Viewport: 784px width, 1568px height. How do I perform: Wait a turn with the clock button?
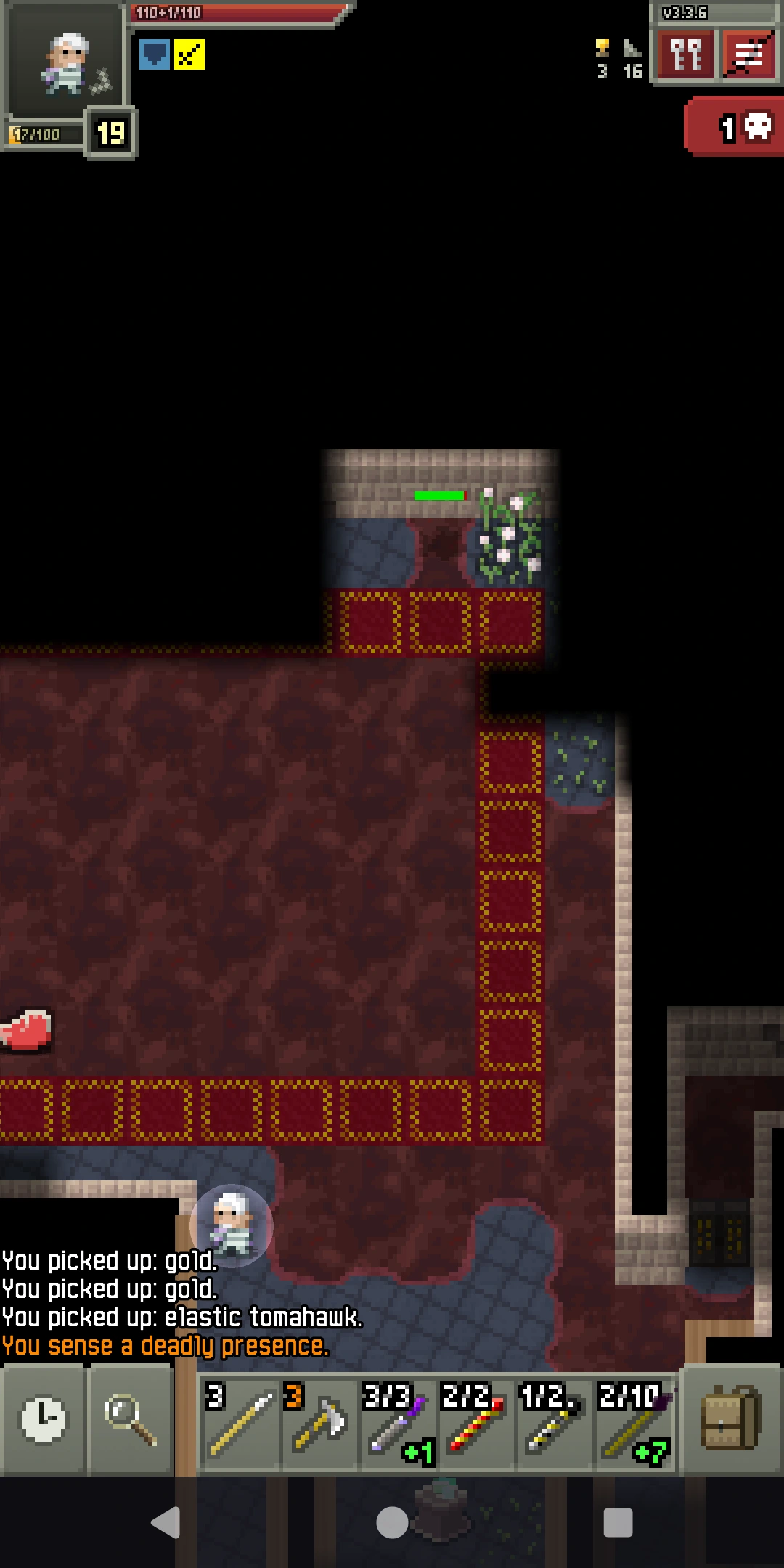tap(44, 1419)
